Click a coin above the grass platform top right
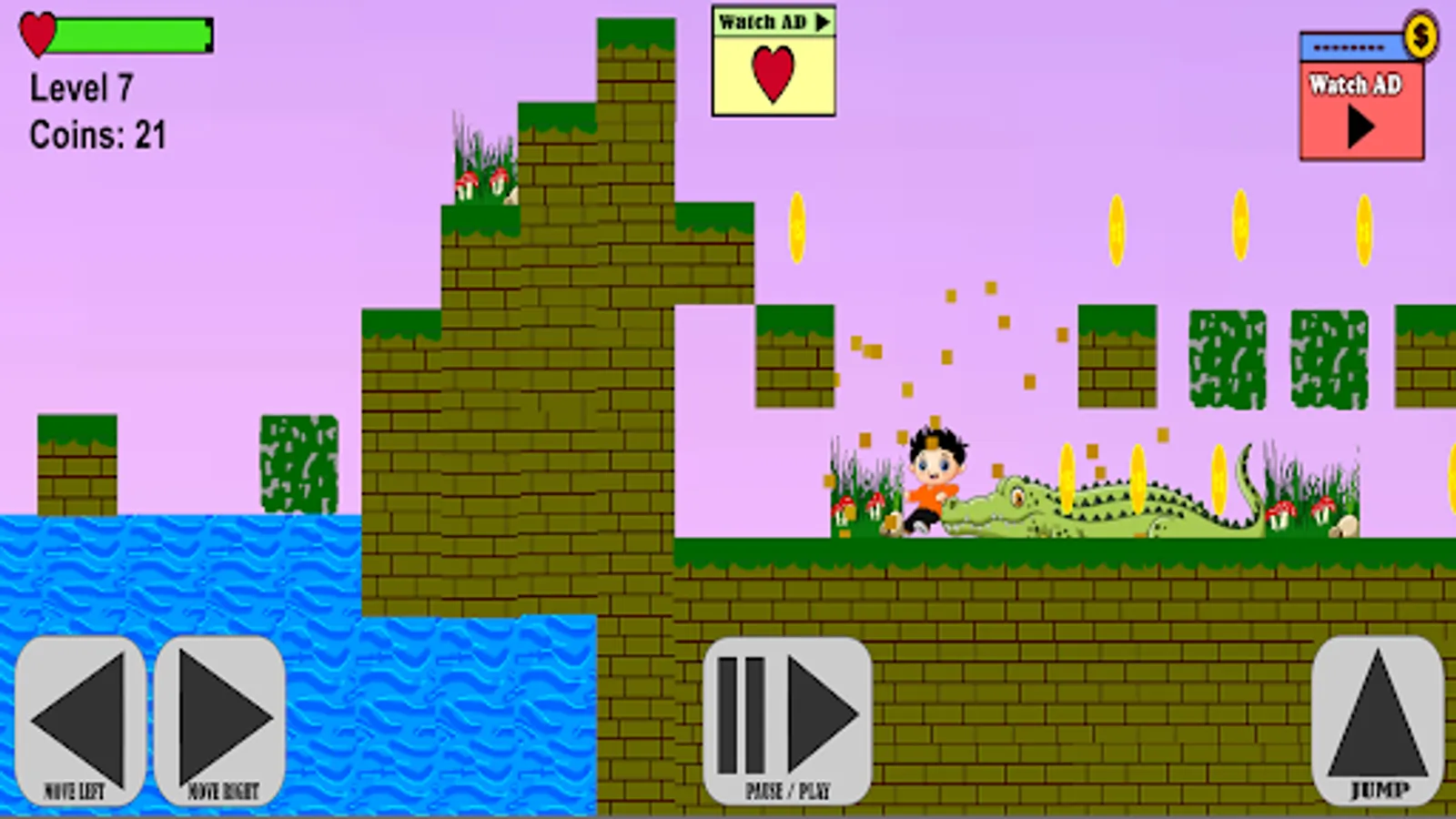This screenshot has width=1456, height=819. 1240,227
